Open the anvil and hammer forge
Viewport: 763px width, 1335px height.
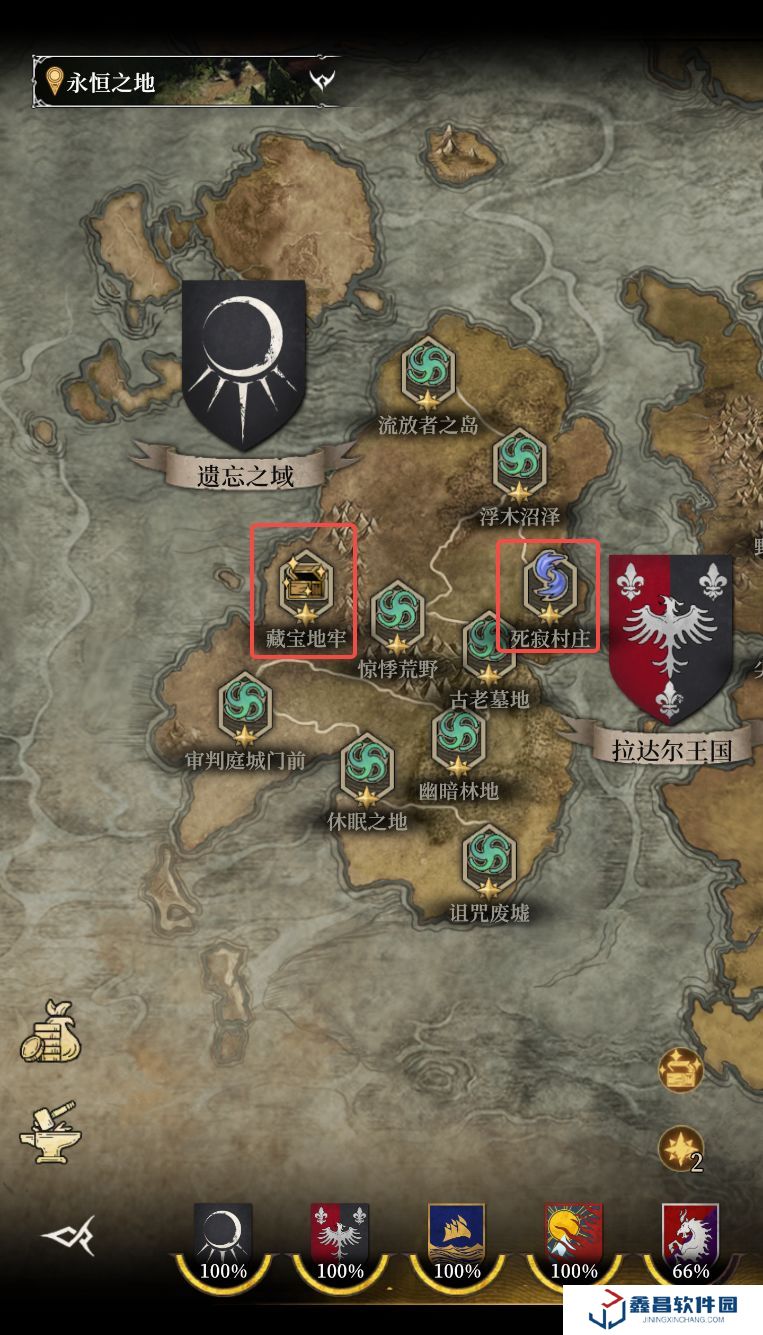50,1131
